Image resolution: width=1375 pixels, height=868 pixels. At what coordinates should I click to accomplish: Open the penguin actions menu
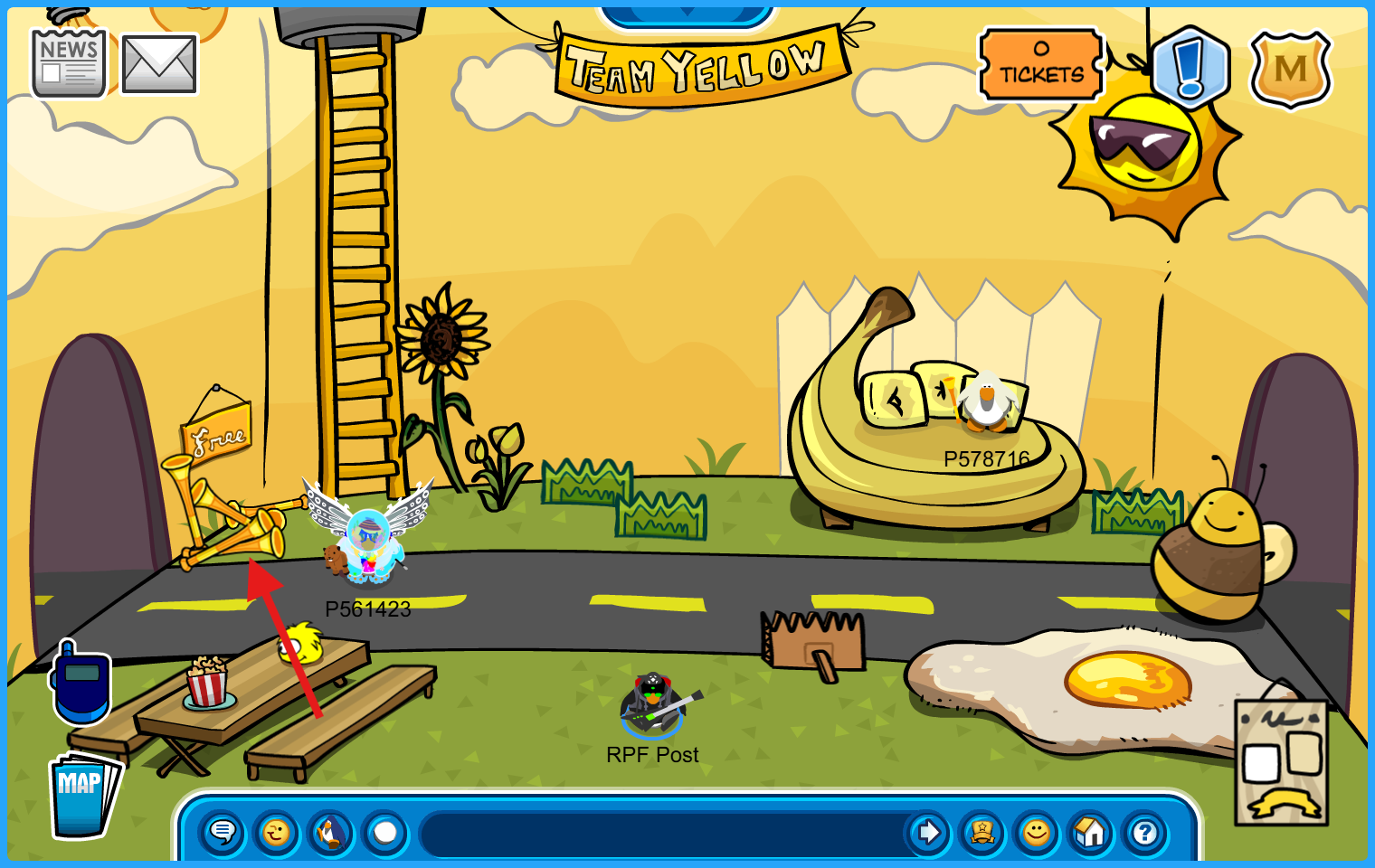[x=331, y=832]
